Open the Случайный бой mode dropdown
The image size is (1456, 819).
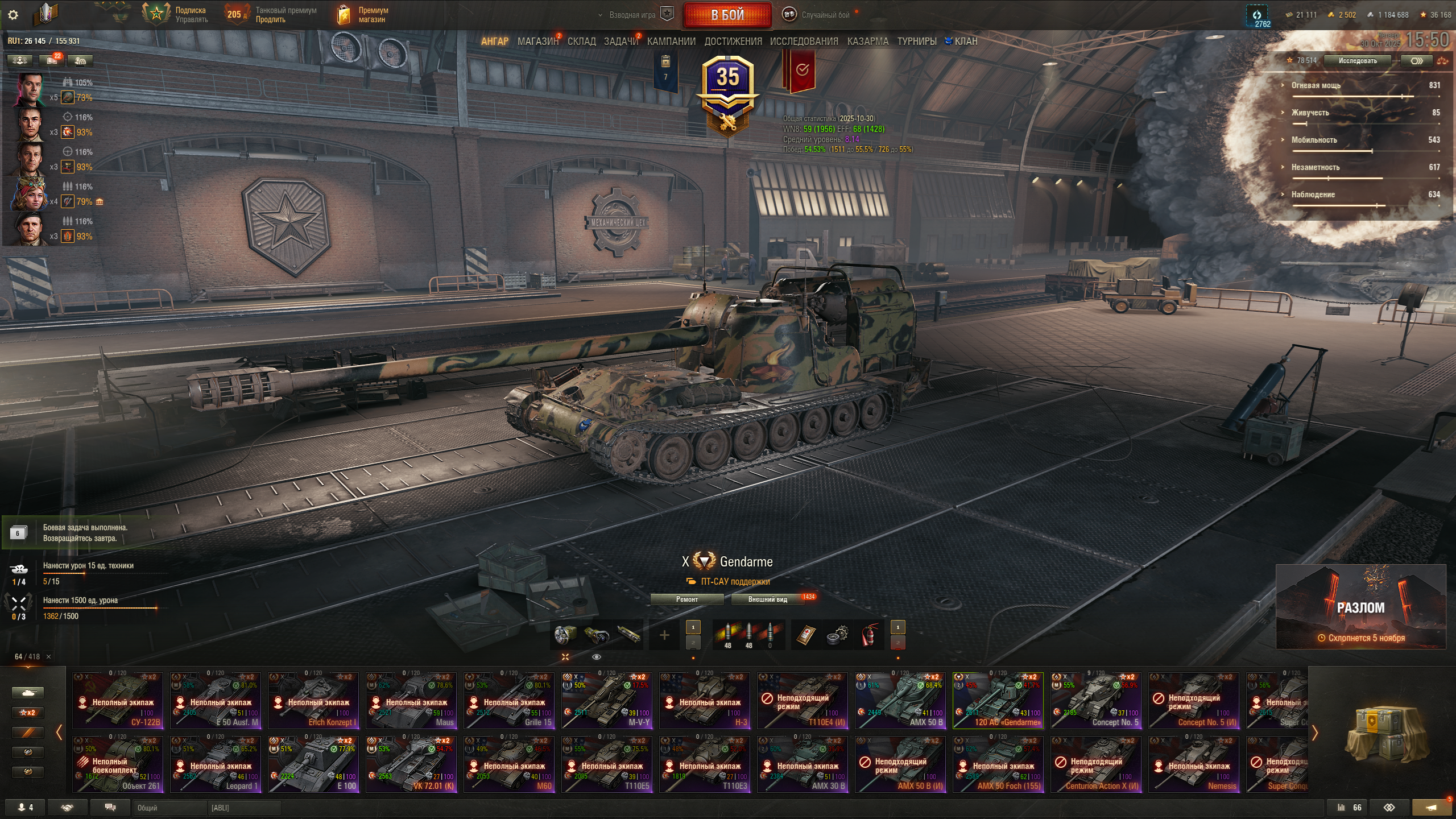(825, 15)
